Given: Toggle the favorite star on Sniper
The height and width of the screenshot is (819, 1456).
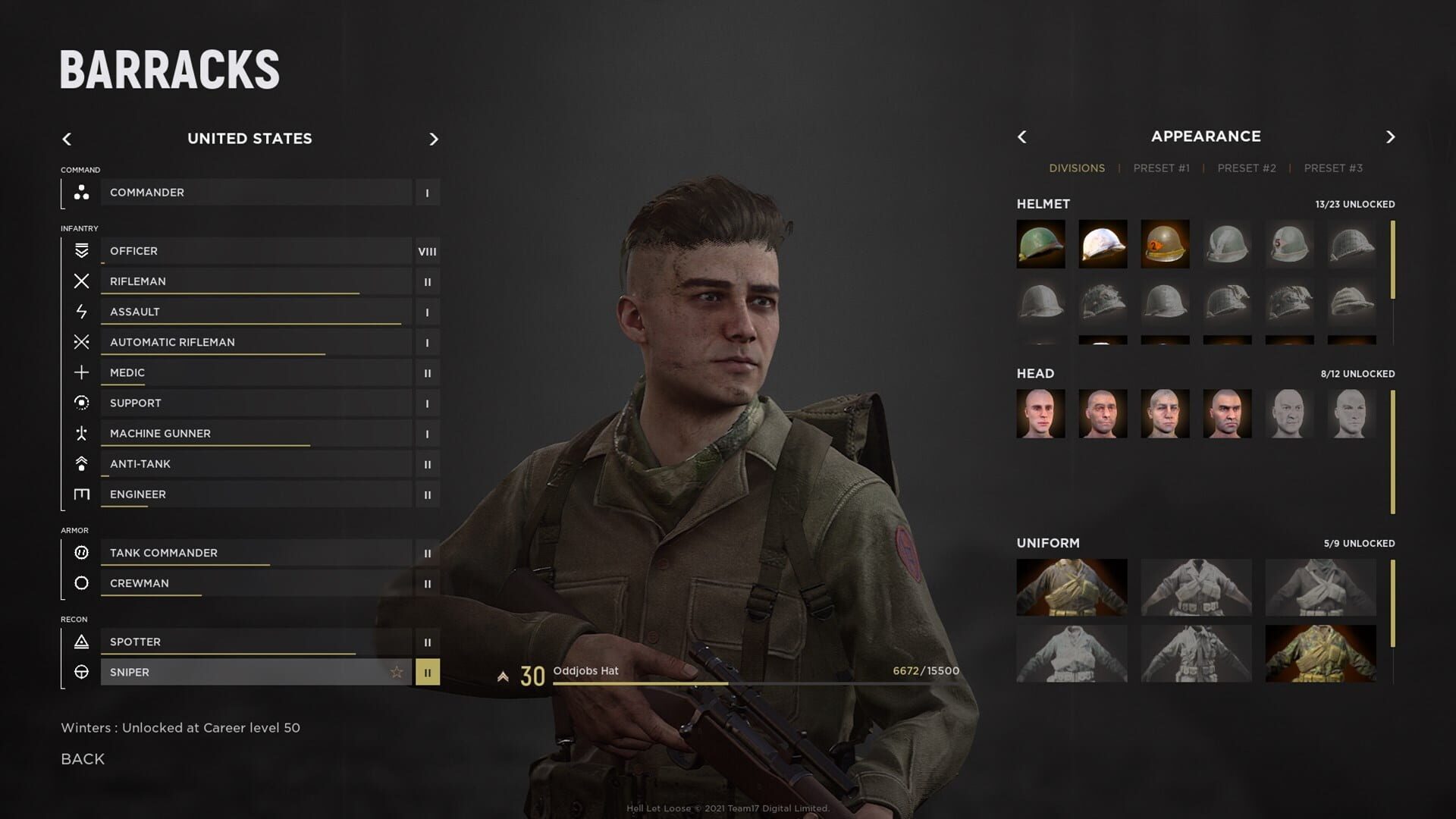Looking at the screenshot, I should pyautogui.click(x=397, y=671).
